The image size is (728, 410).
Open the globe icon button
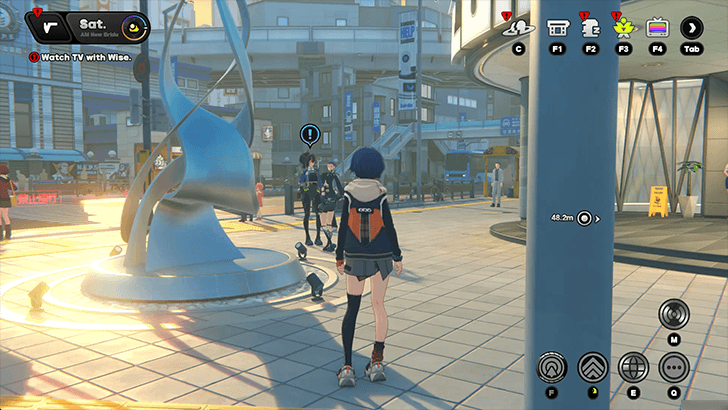pyautogui.click(x=633, y=367)
